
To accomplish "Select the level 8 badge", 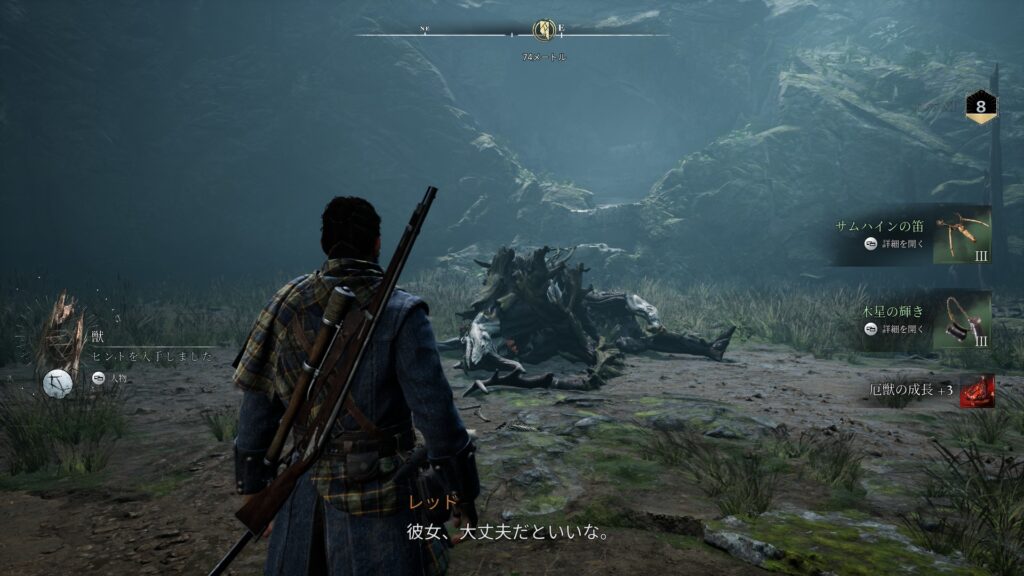I will click(x=980, y=106).
